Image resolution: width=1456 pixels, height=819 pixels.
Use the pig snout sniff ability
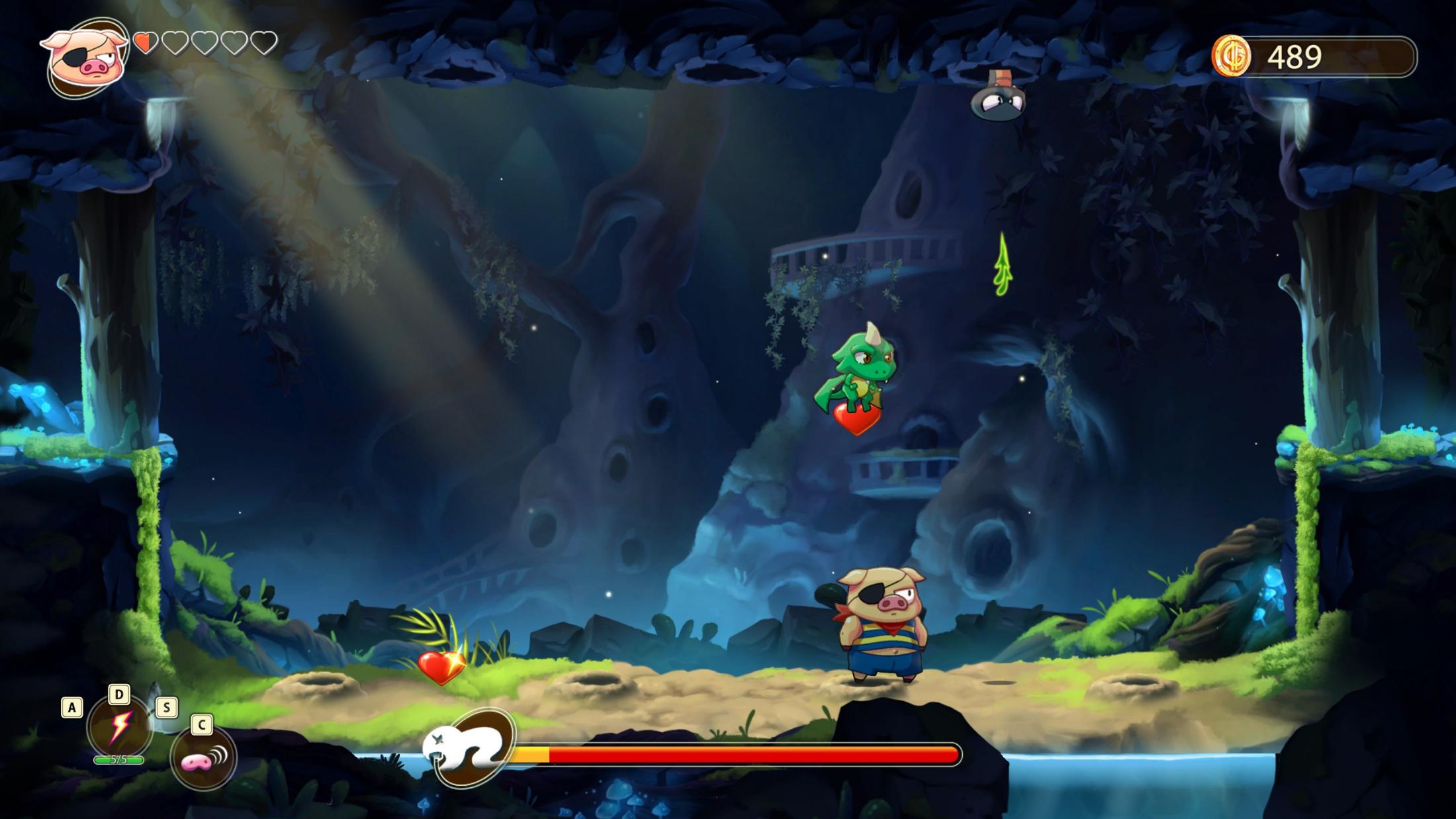pos(203,758)
